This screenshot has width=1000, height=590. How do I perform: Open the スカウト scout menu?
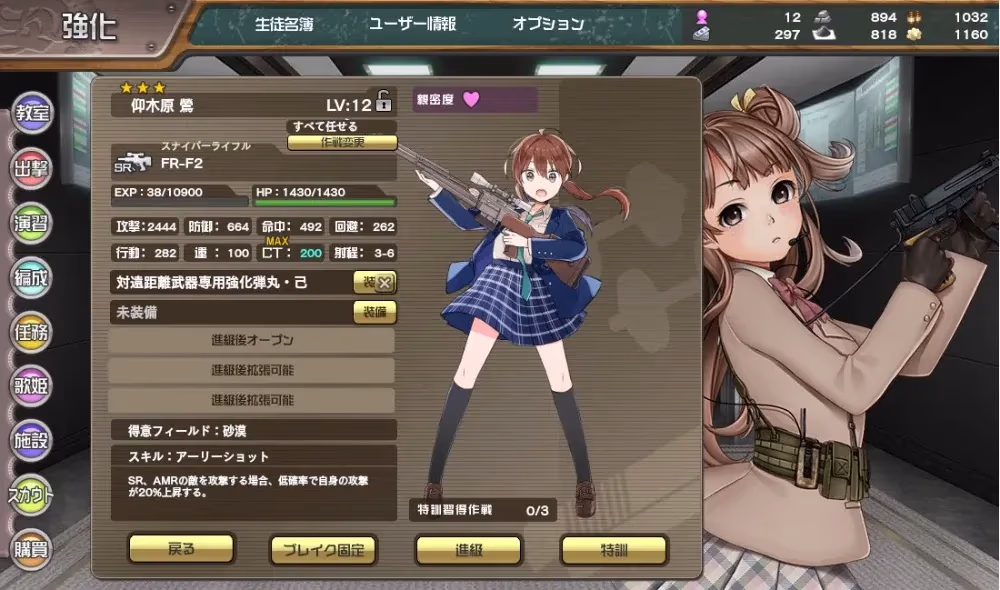31,494
